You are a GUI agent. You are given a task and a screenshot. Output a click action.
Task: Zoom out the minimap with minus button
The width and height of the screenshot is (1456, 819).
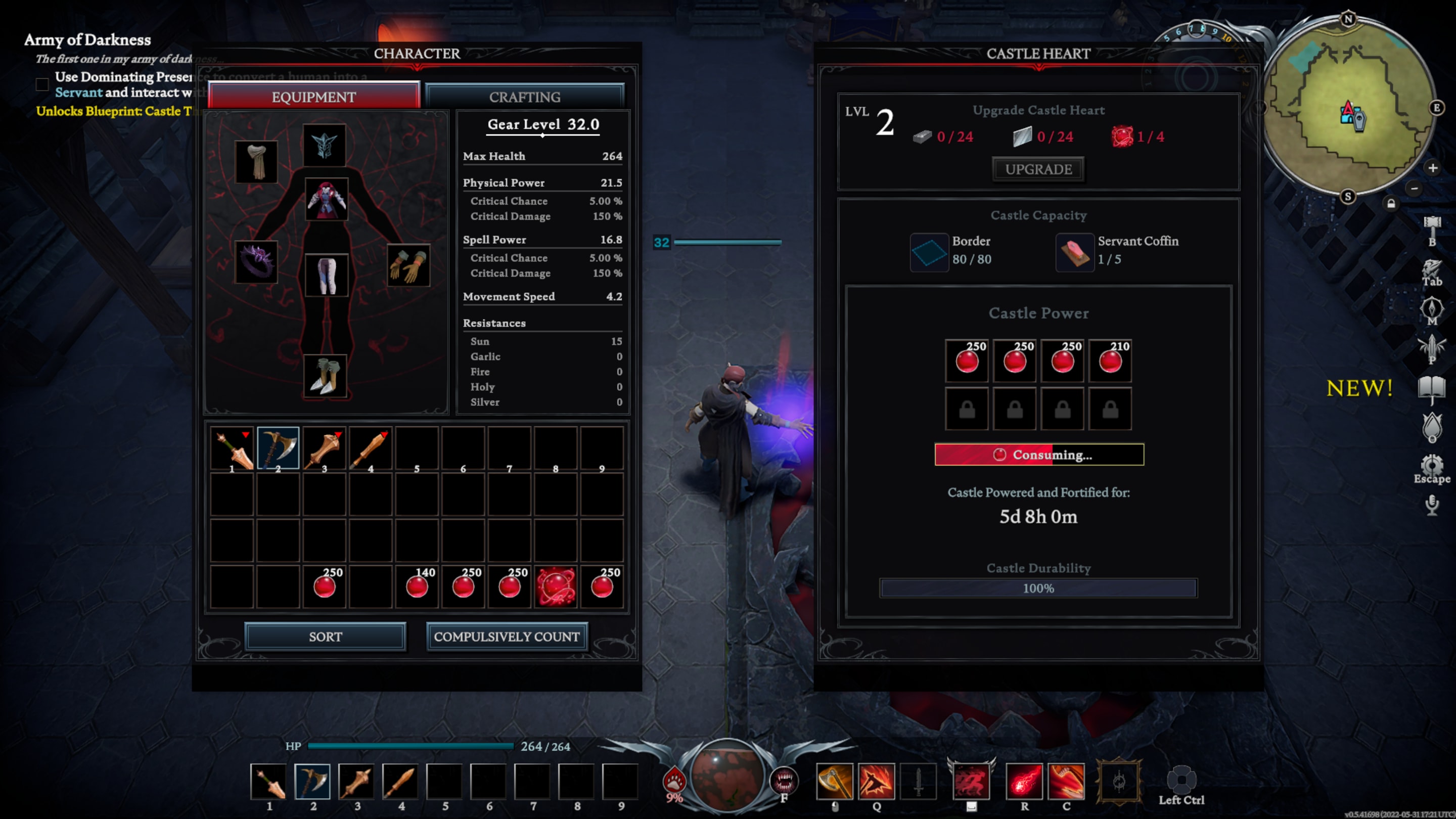pyautogui.click(x=1414, y=188)
